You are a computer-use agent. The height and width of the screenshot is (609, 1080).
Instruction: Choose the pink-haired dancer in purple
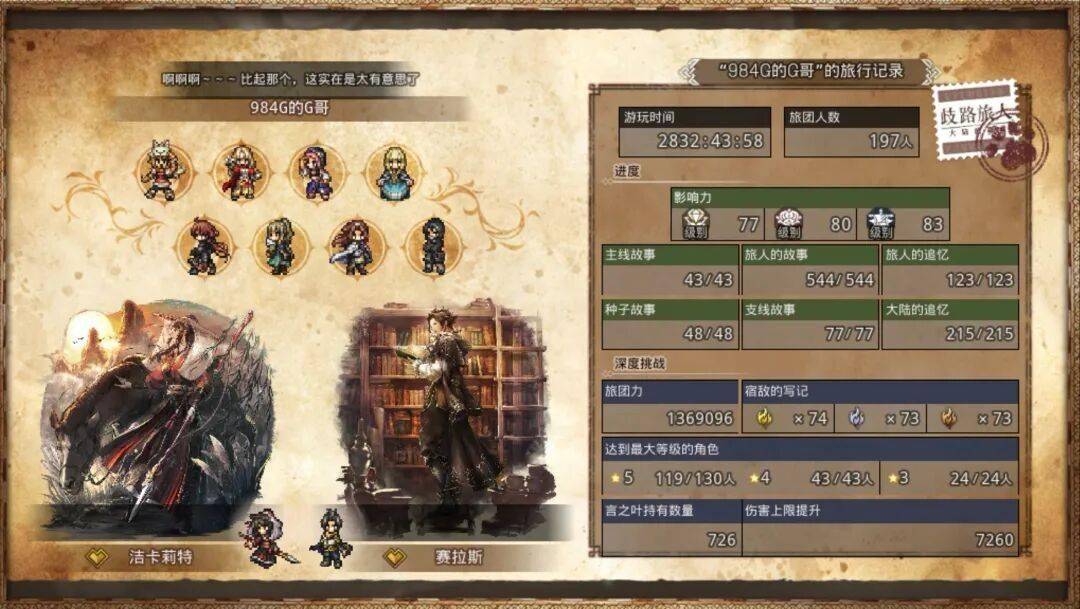click(x=317, y=172)
